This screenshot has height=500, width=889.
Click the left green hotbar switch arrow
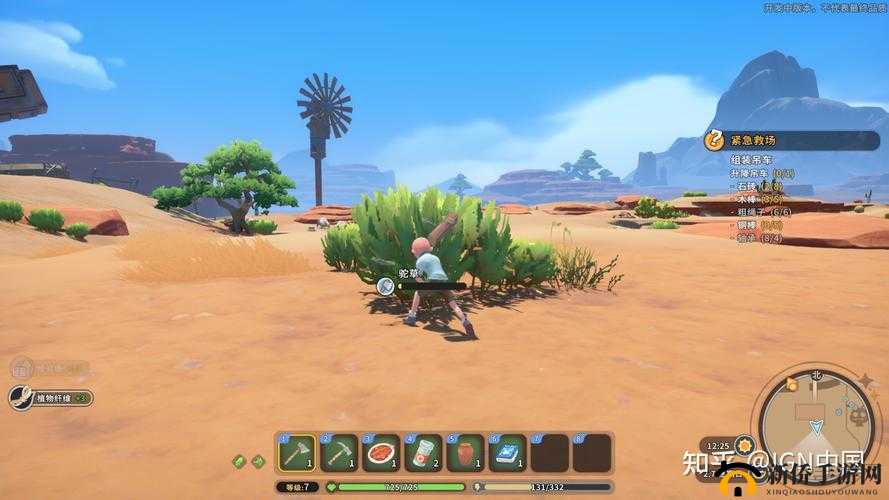point(240,461)
